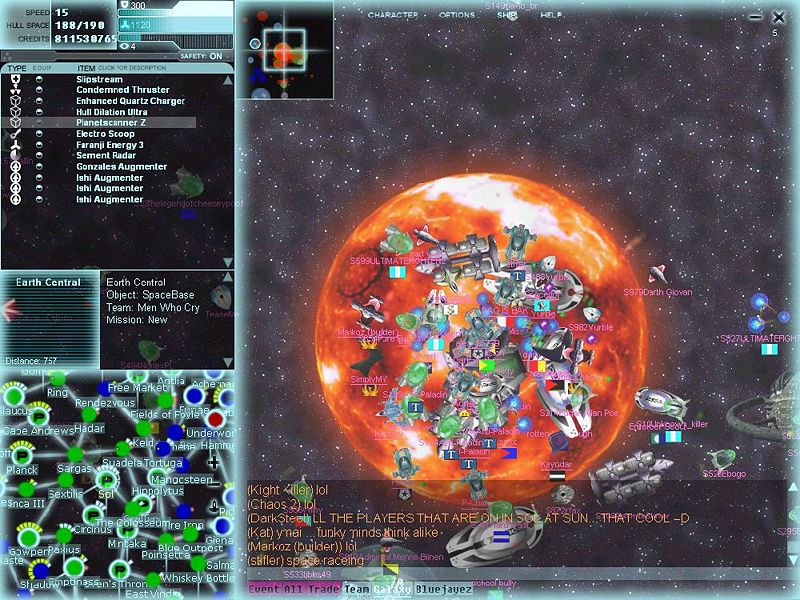
Task: Open the Ship menu
Action: coord(506,16)
